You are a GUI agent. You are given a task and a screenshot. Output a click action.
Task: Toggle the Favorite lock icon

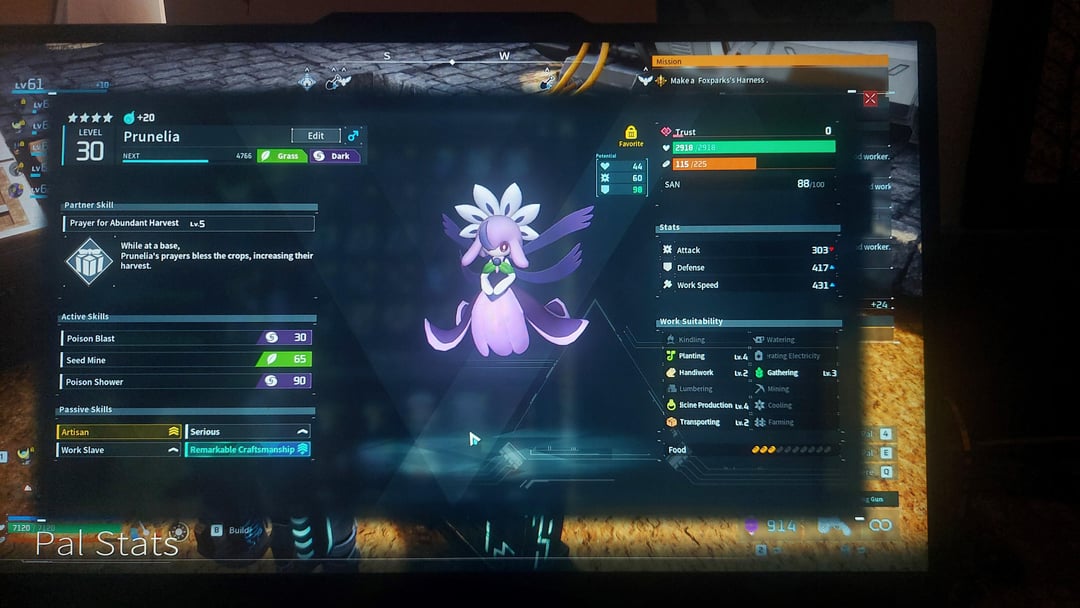click(x=631, y=133)
